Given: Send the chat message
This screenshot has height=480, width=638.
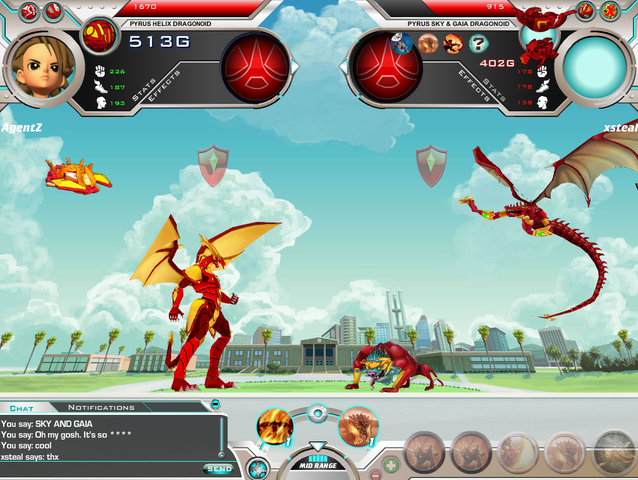Looking at the screenshot, I should tap(218, 468).
